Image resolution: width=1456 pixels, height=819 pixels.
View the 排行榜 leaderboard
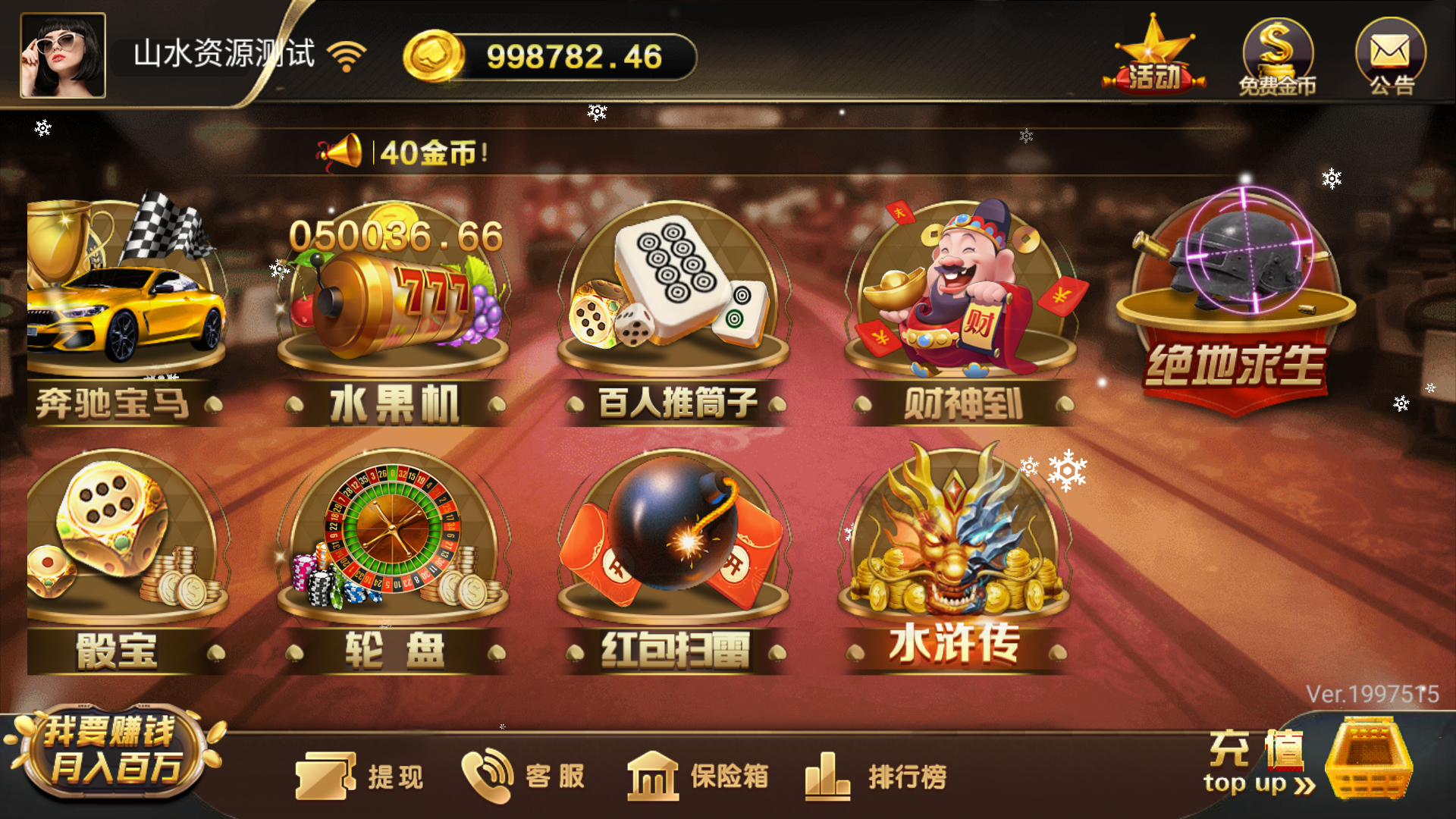tap(880, 773)
